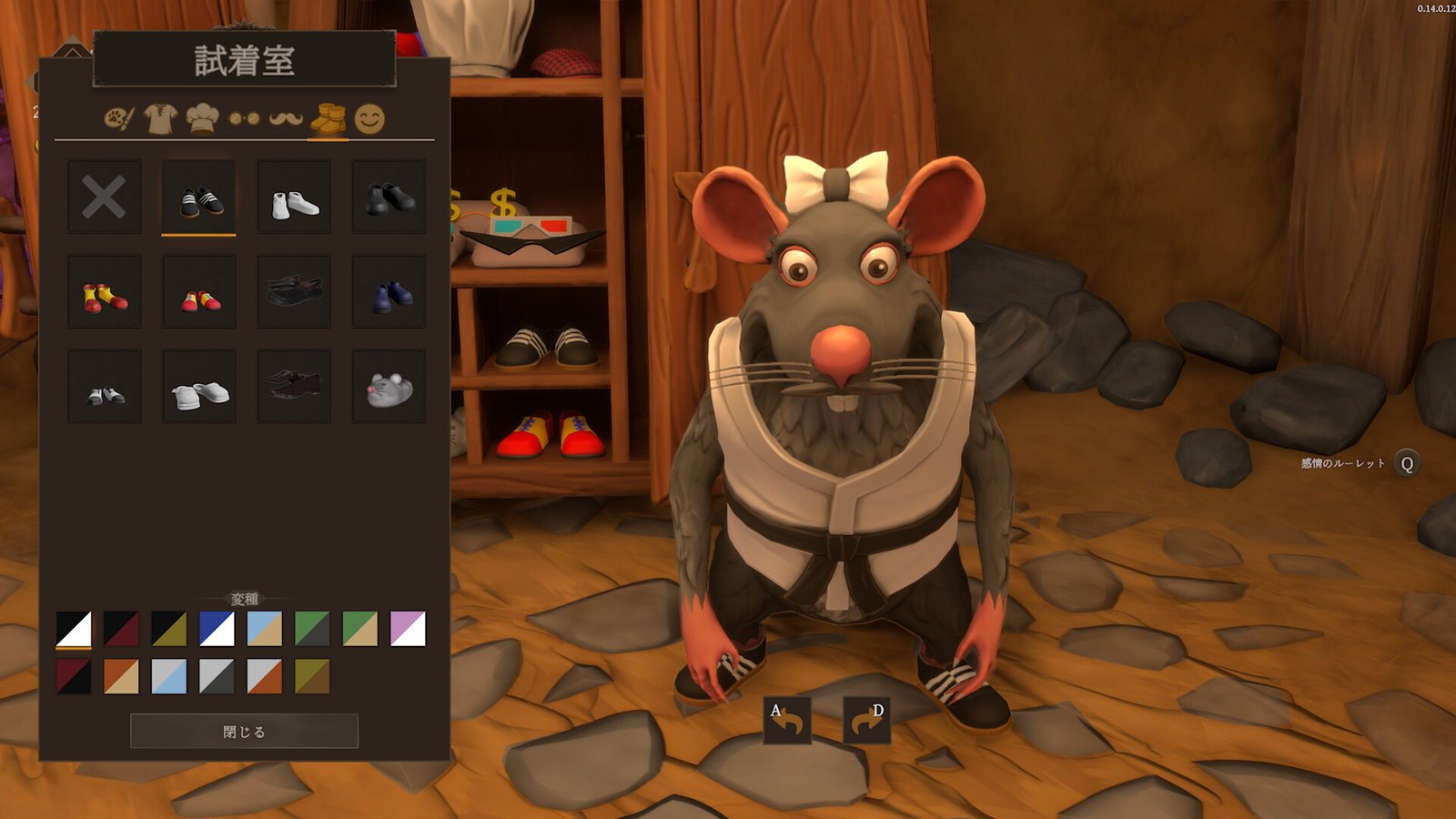Choose the solid olive color variant

tap(312, 677)
